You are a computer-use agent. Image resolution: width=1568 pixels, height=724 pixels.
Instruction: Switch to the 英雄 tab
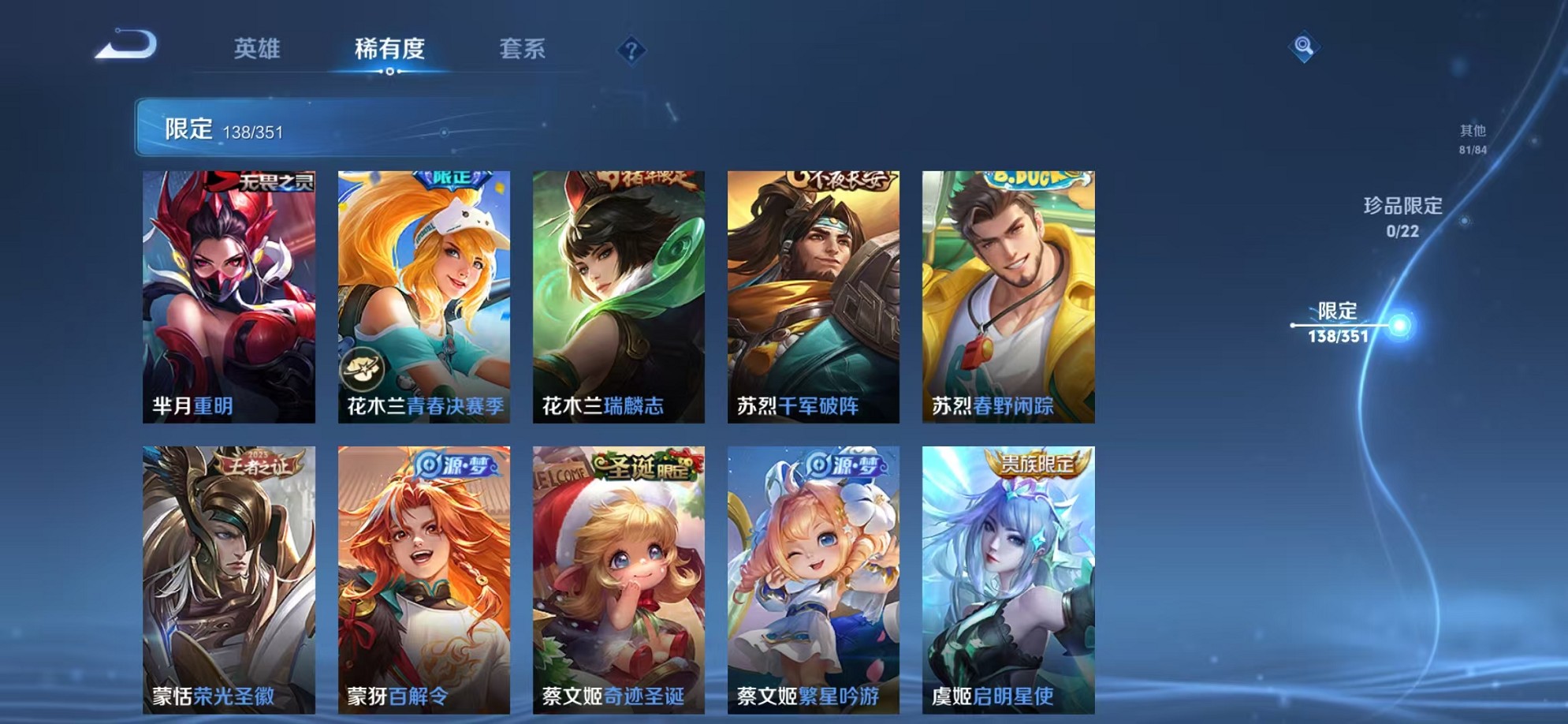point(256,49)
